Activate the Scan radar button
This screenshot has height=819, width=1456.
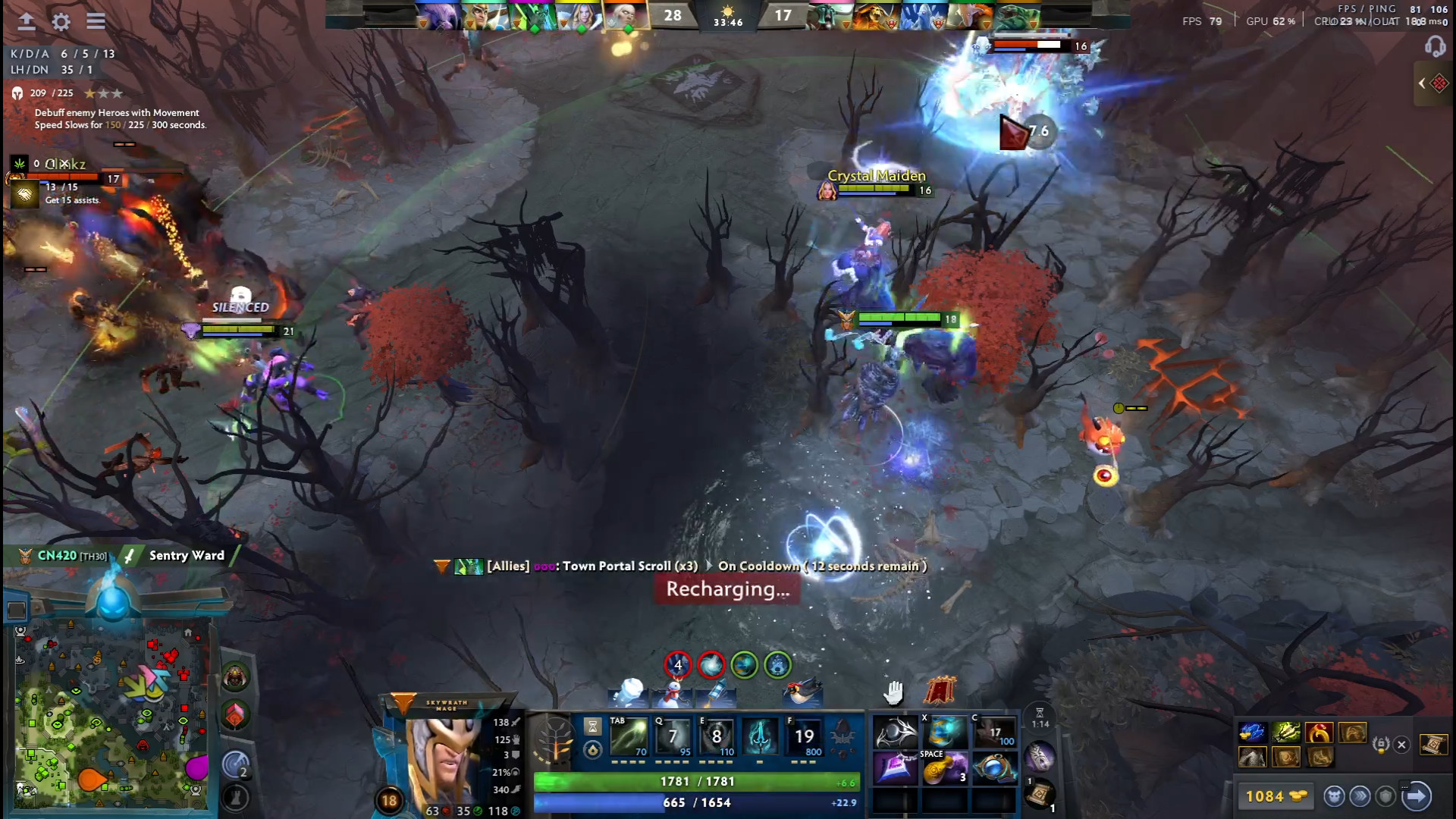235,764
